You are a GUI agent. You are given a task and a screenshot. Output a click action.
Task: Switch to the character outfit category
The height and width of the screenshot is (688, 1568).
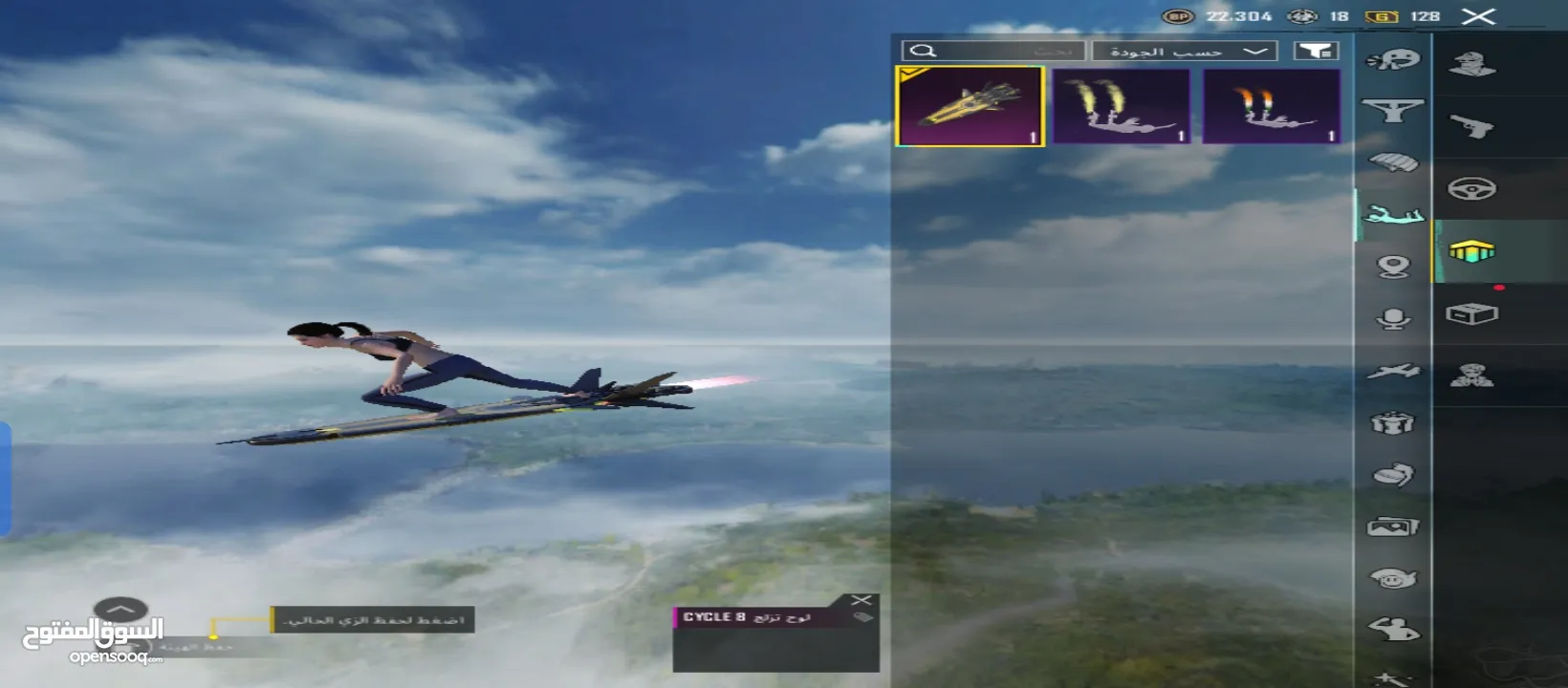pos(1471,64)
